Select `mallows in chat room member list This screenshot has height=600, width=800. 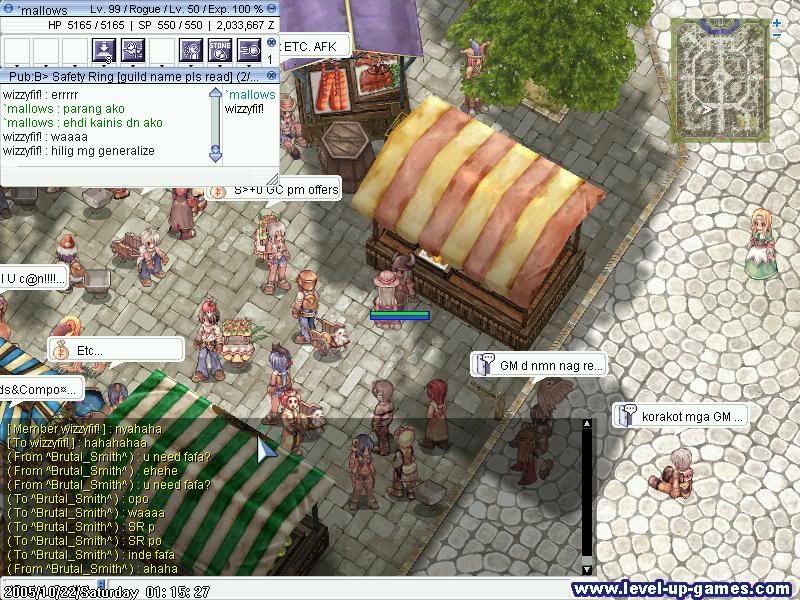(250, 95)
